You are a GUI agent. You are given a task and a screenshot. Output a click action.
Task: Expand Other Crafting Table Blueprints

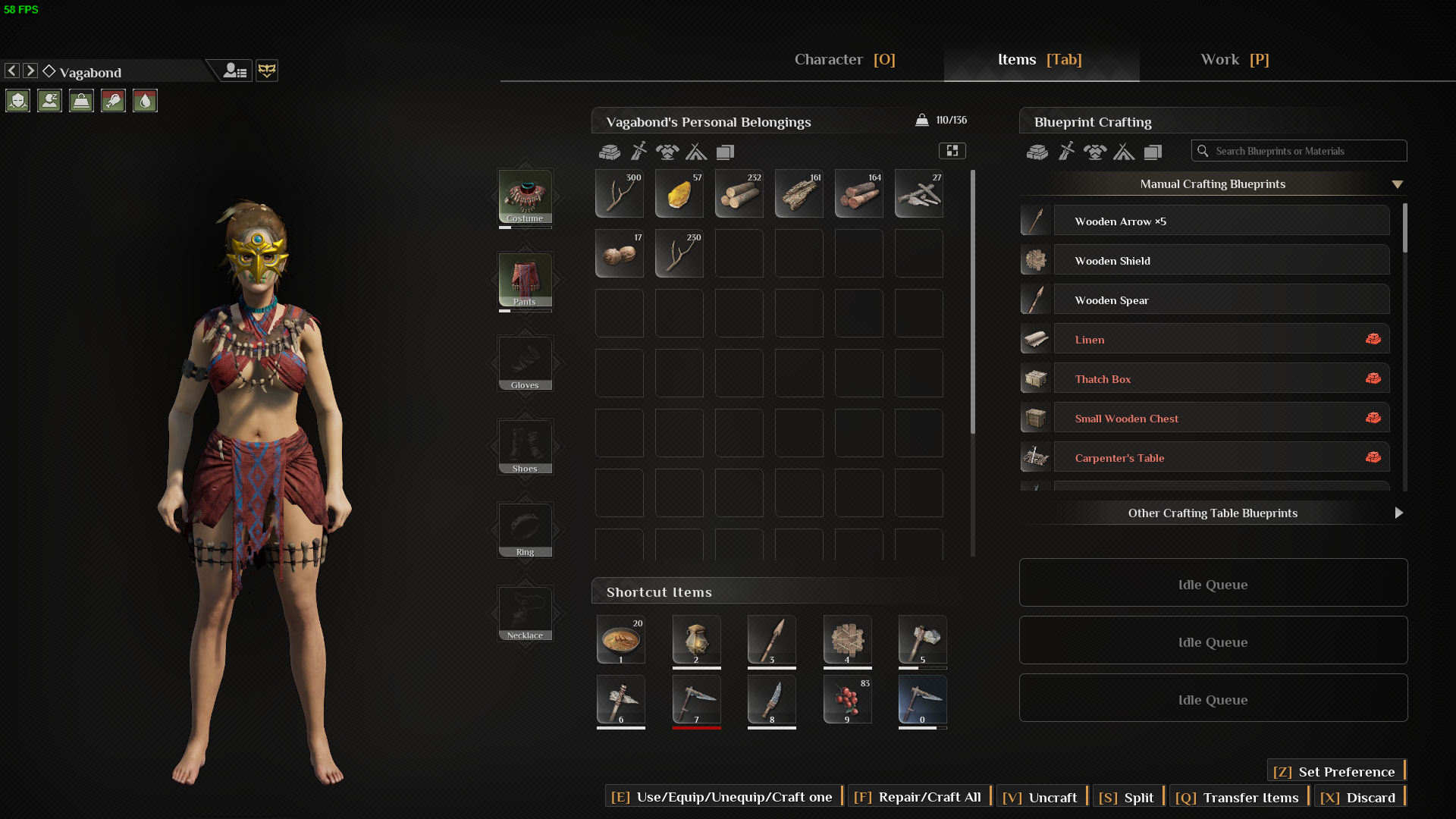click(1213, 513)
